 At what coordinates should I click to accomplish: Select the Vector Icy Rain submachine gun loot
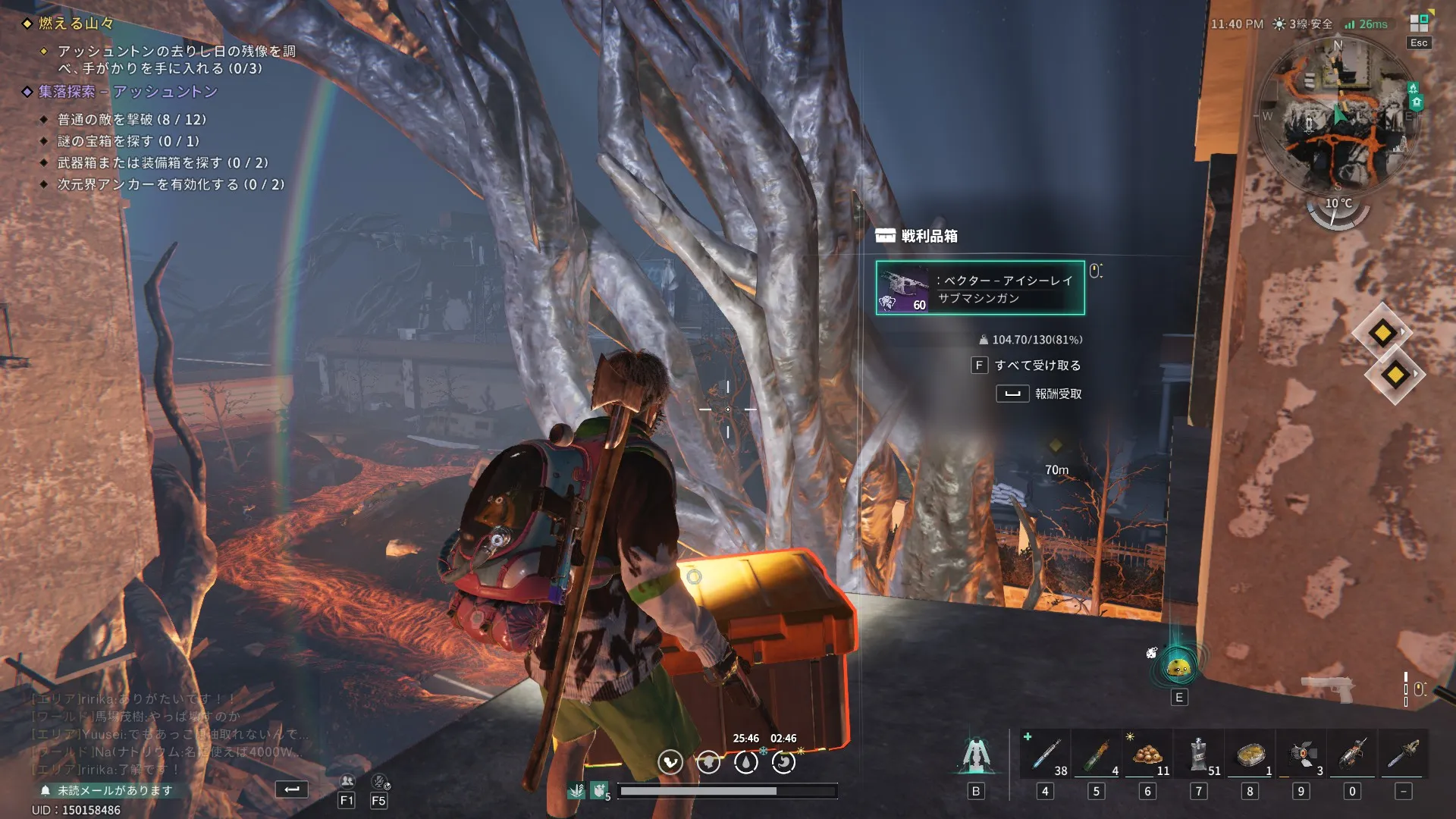(x=980, y=288)
